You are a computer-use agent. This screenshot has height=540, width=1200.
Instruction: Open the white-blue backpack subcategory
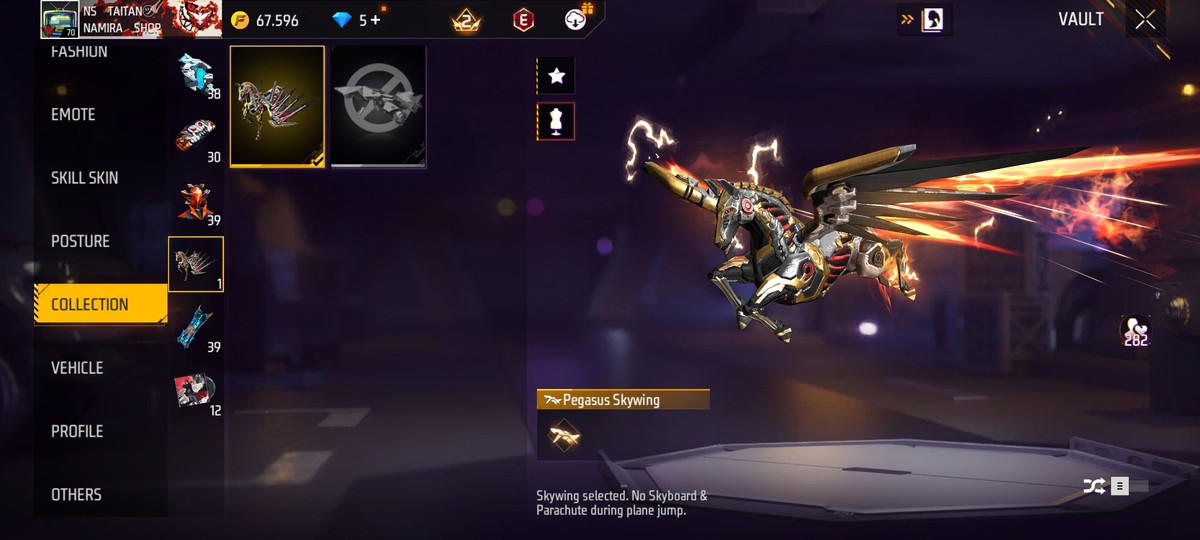196,75
